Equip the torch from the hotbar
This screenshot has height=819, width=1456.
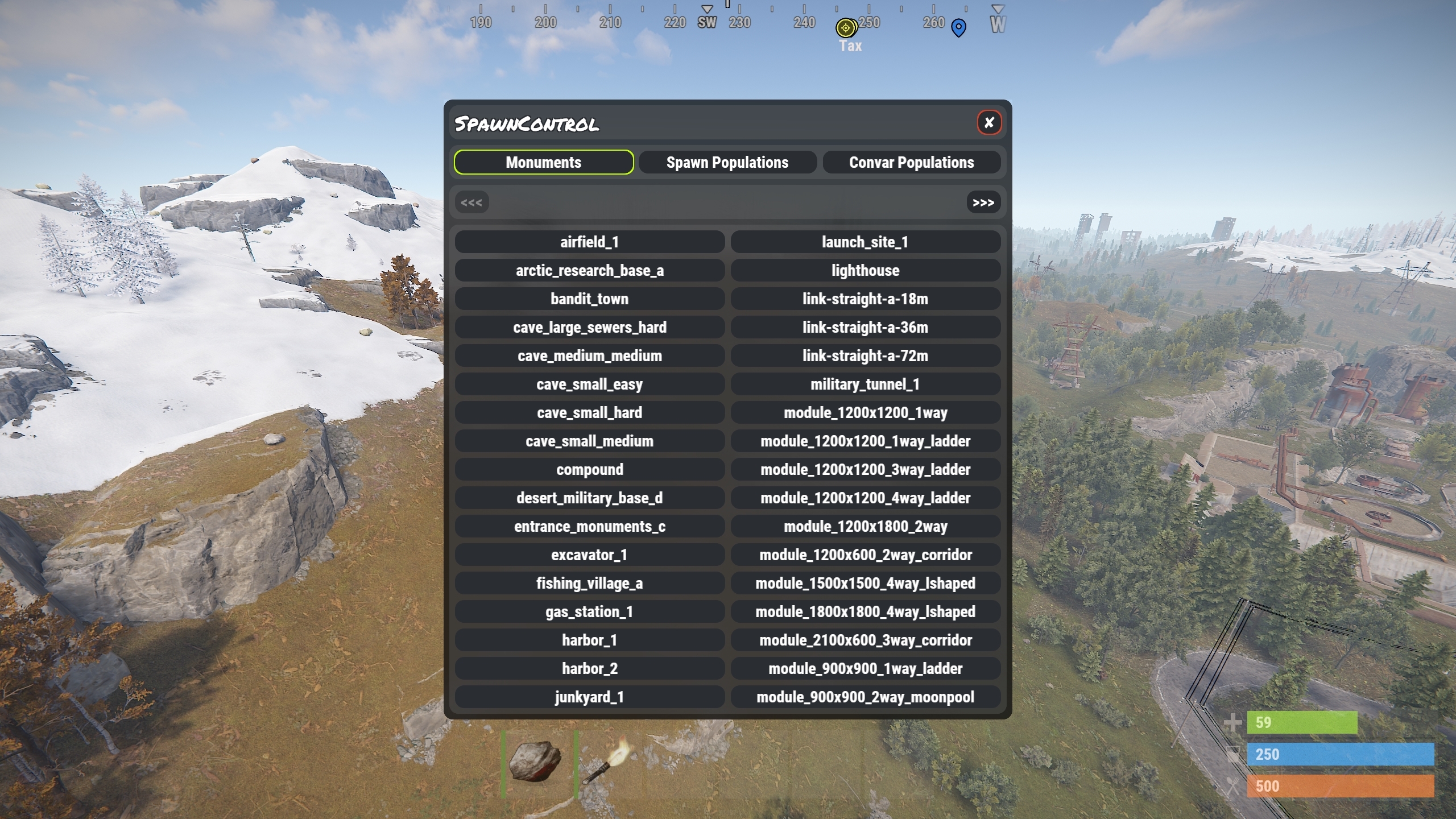point(610,762)
